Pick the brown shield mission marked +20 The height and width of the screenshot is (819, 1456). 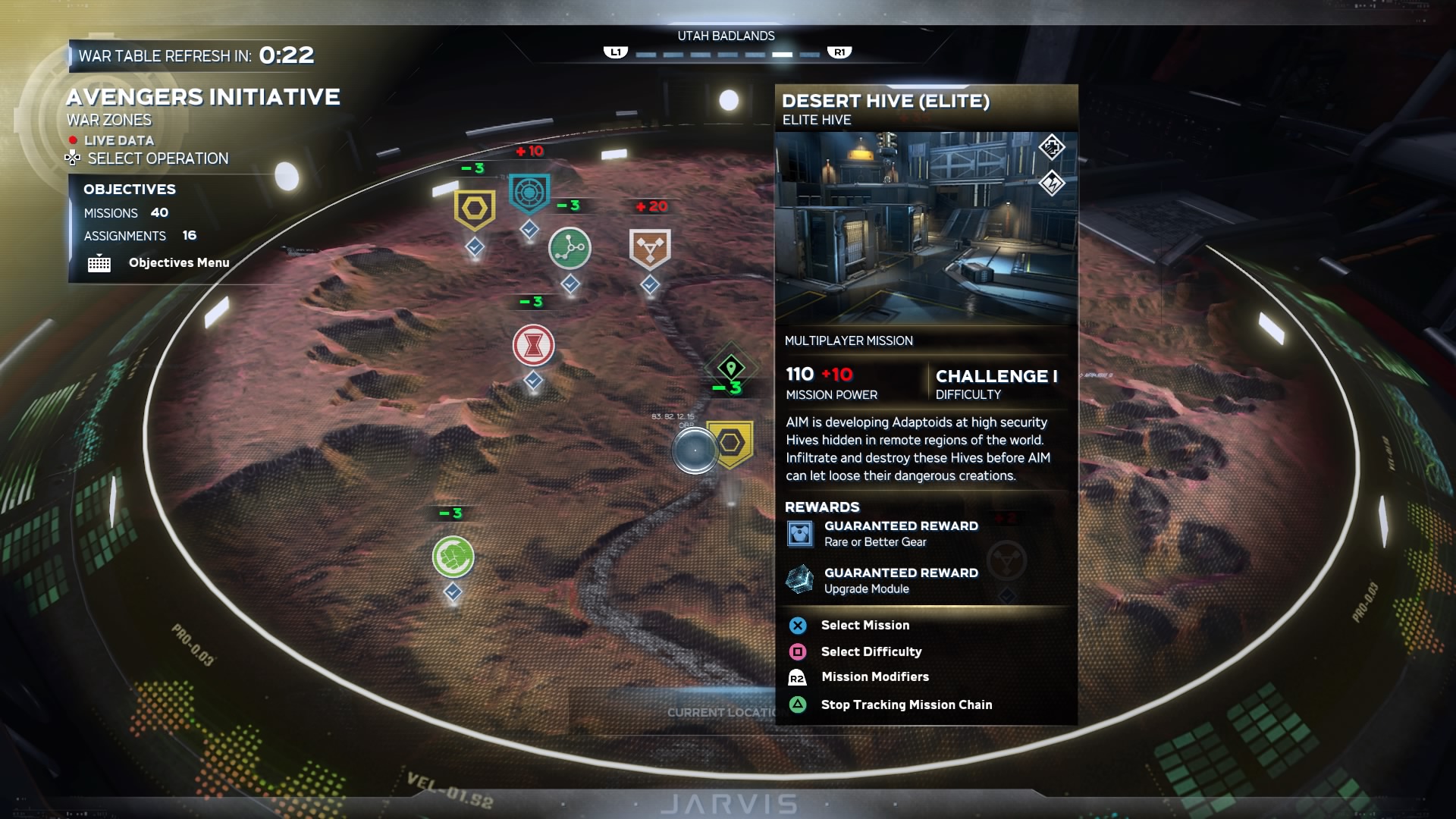tap(650, 249)
